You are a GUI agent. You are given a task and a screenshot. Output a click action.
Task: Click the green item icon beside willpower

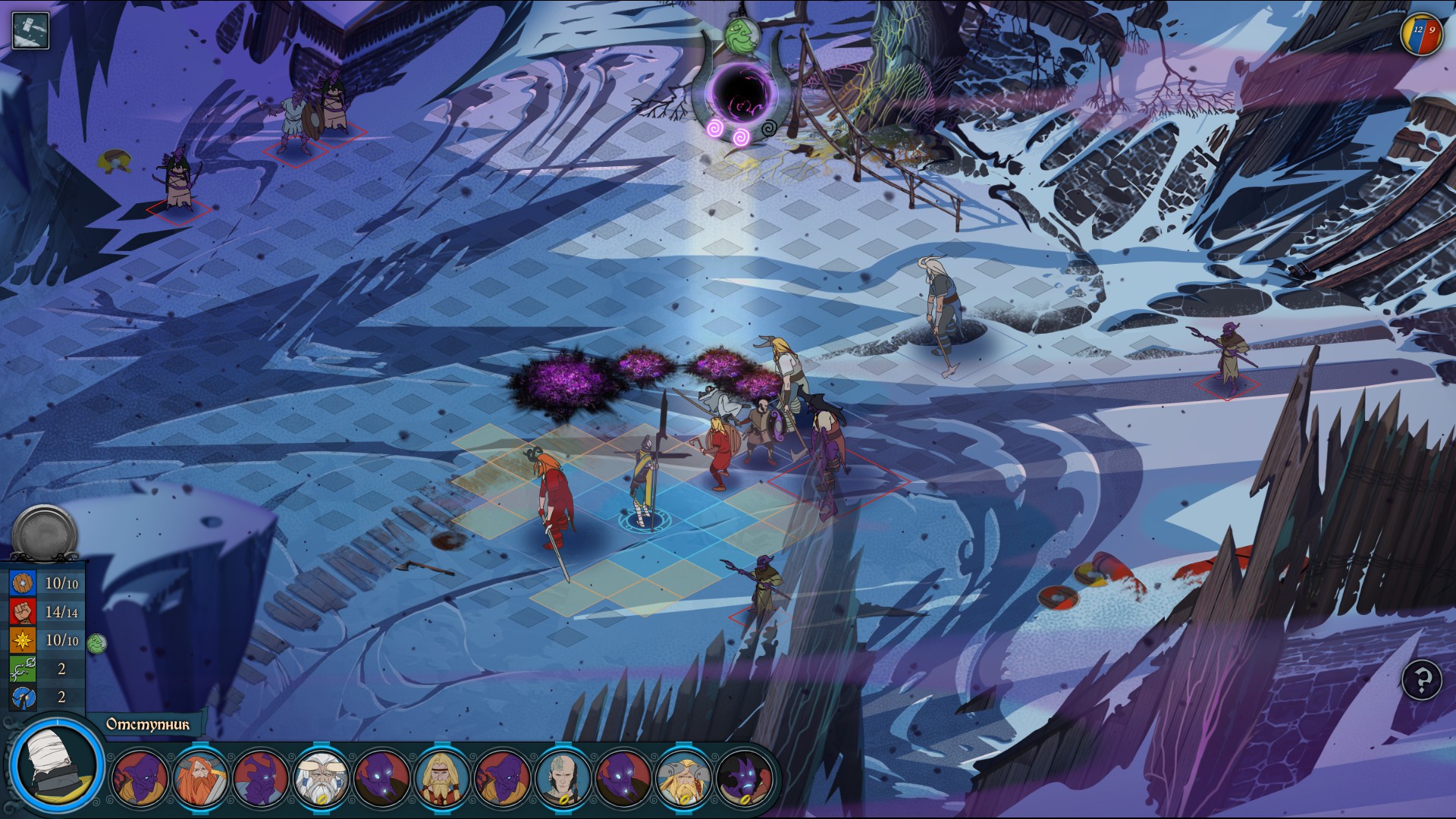tap(96, 644)
